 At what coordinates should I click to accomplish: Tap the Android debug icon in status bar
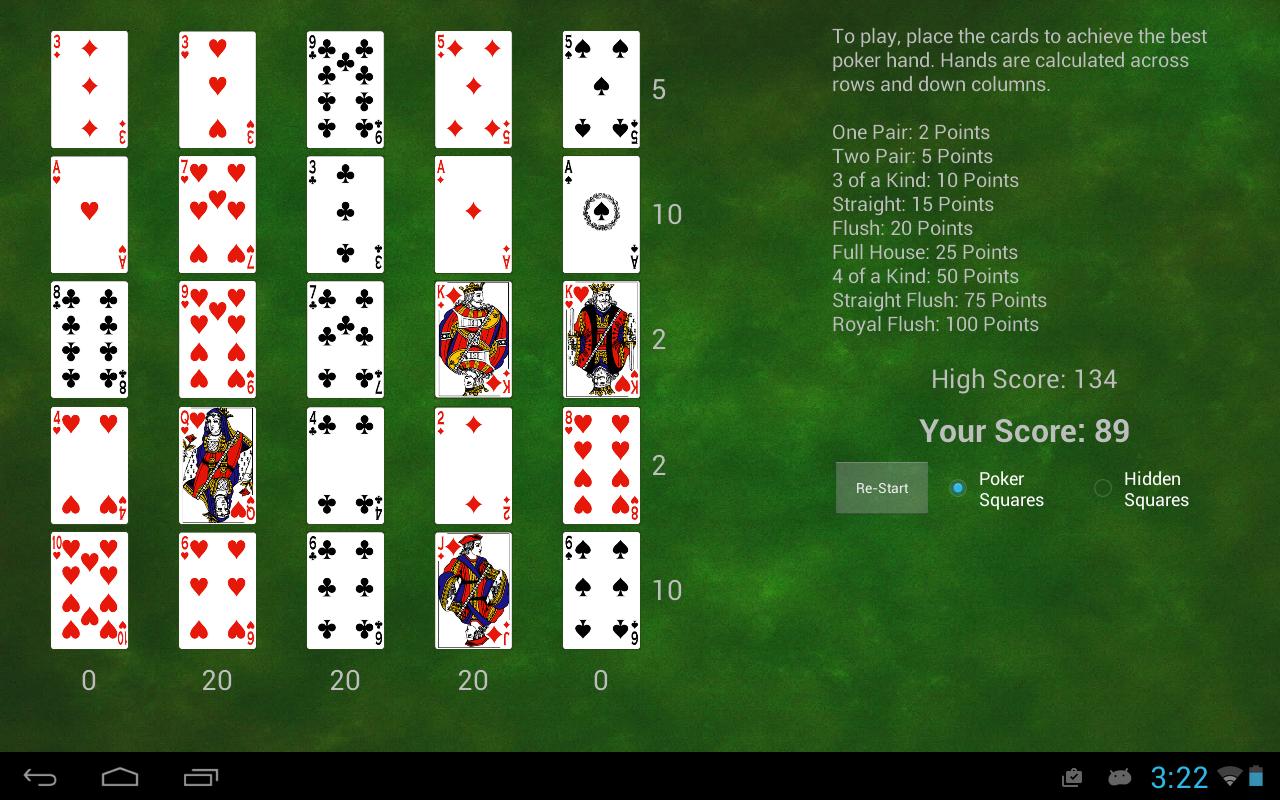1120,777
